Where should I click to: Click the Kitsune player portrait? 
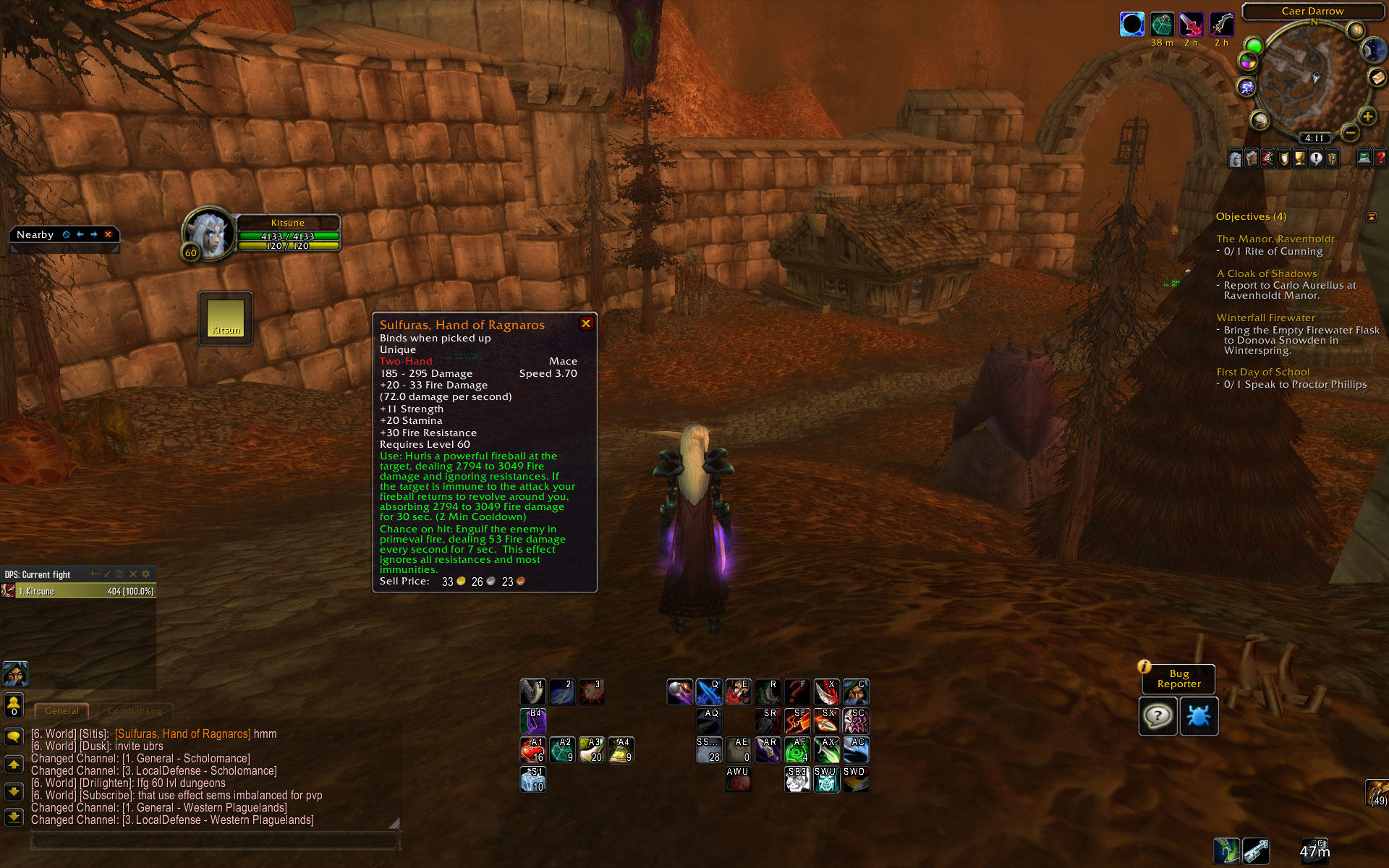208,233
